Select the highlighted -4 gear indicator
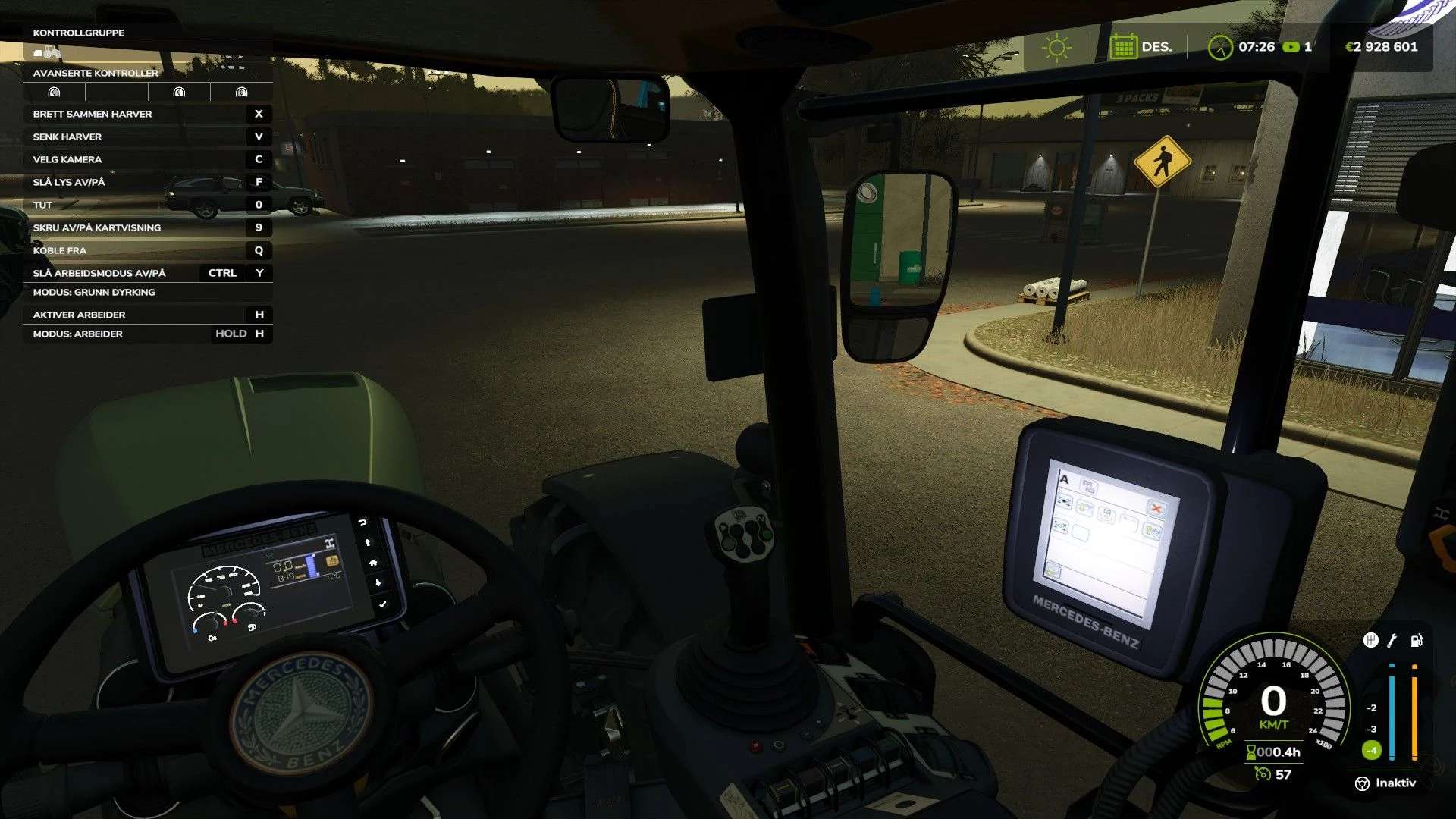1456x819 pixels. pyautogui.click(x=1371, y=751)
